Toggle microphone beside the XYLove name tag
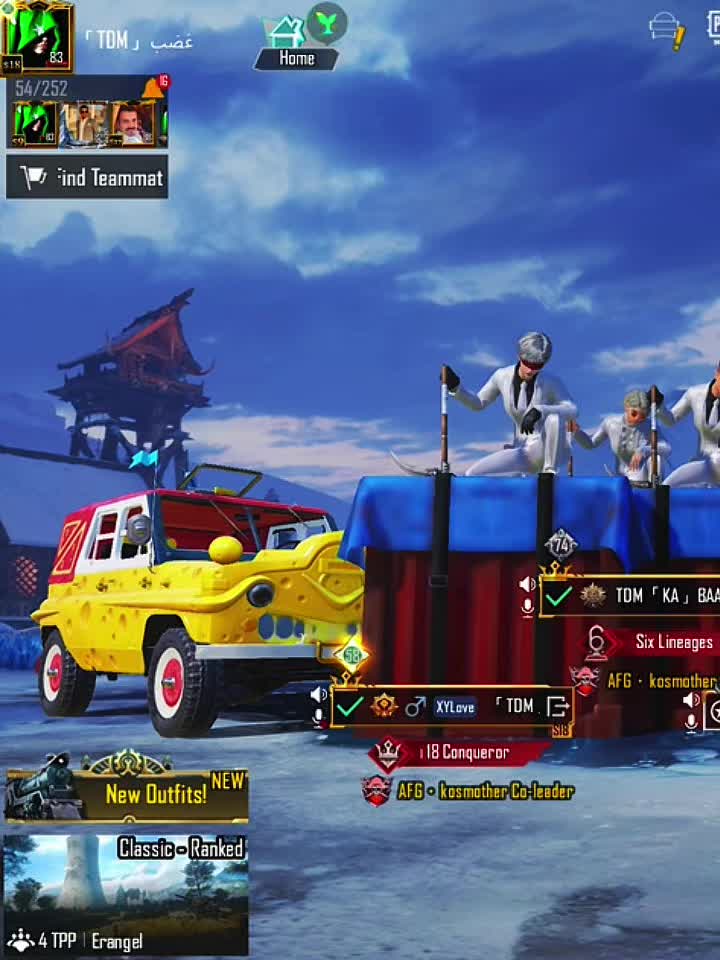The image size is (720, 960). pyautogui.click(x=319, y=716)
